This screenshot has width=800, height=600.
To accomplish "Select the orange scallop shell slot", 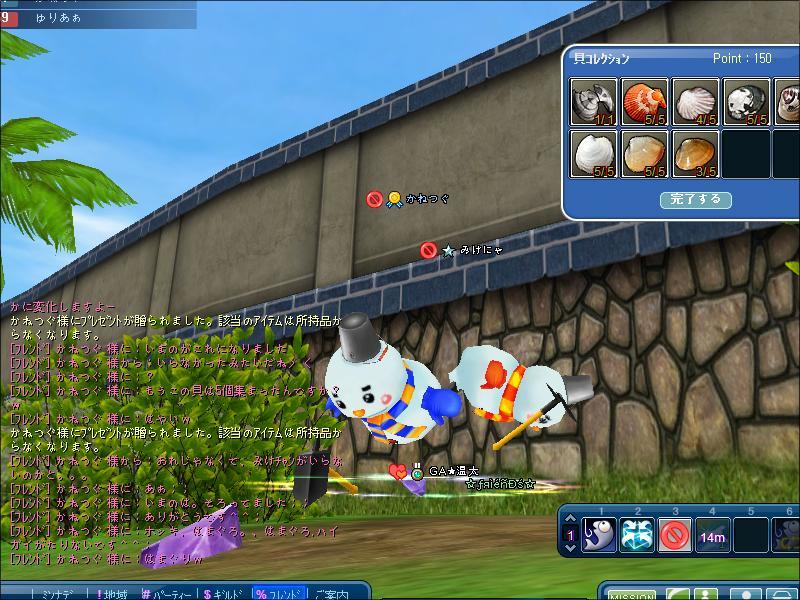I will (x=645, y=103).
